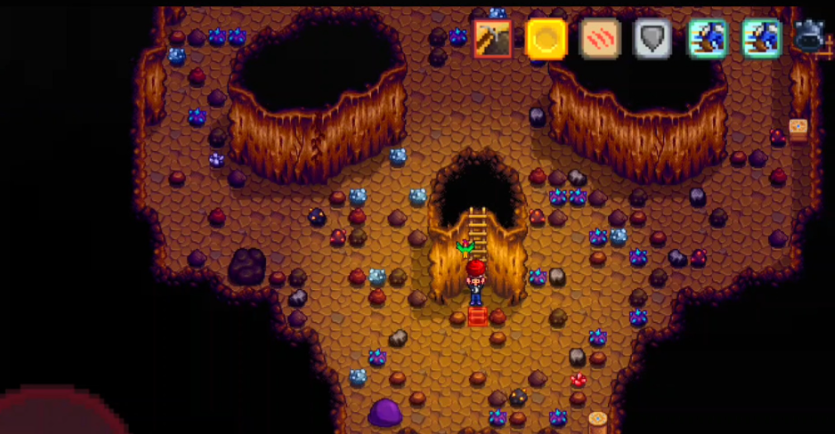This screenshot has width=835, height=434.
Task: Select the glowing yellow orb buff icon
Action: tap(546, 39)
